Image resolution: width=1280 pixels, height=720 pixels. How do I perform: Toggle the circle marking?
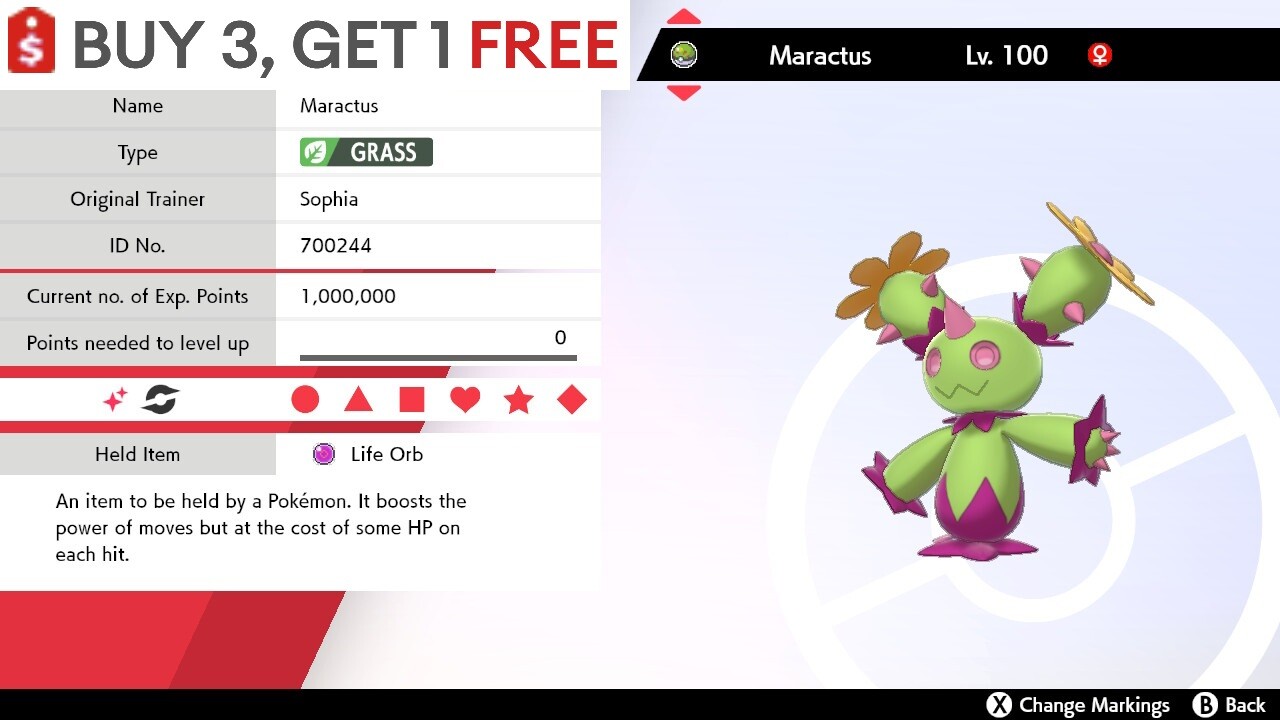tap(305, 399)
